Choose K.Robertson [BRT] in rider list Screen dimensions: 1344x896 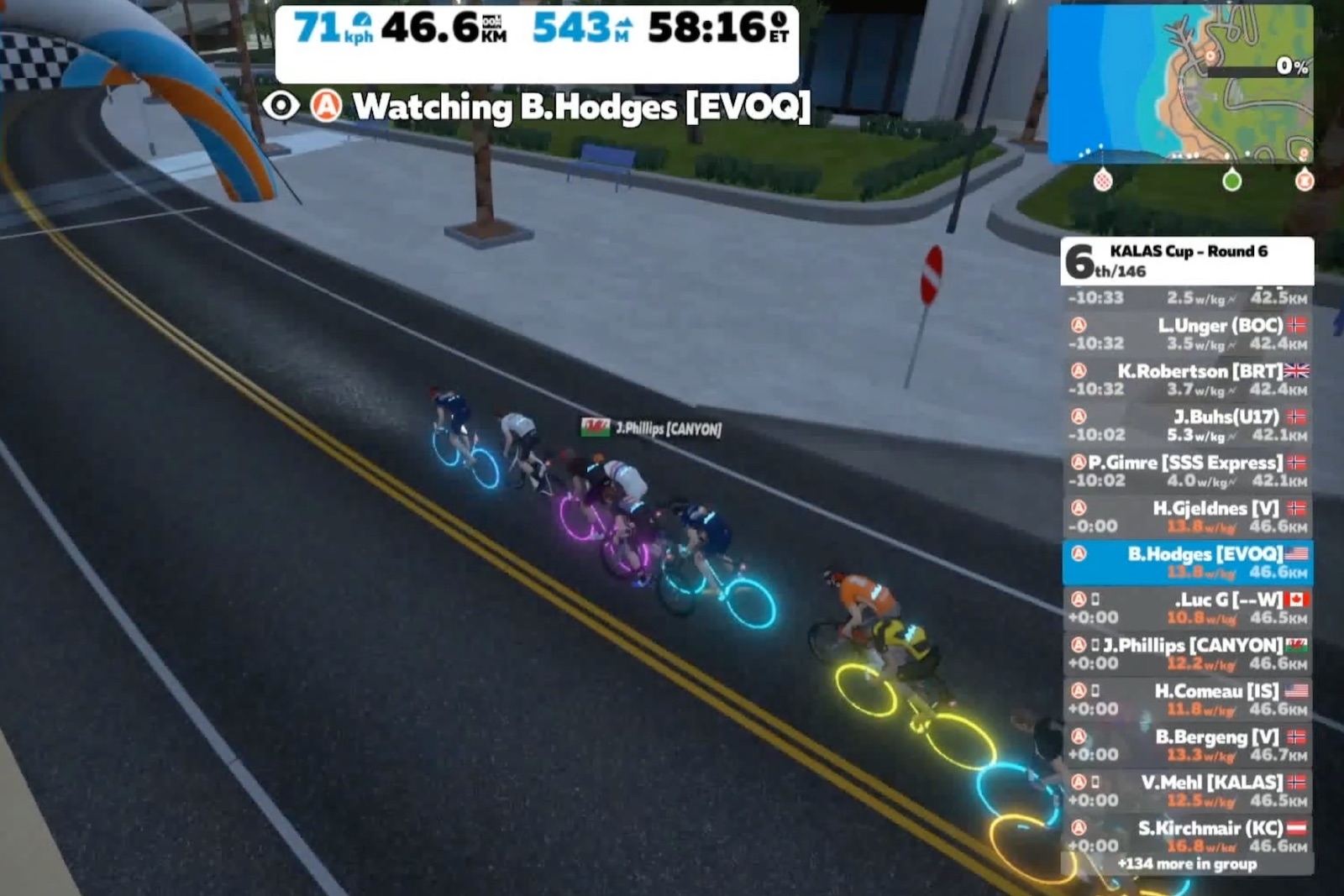tap(1188, 380)
